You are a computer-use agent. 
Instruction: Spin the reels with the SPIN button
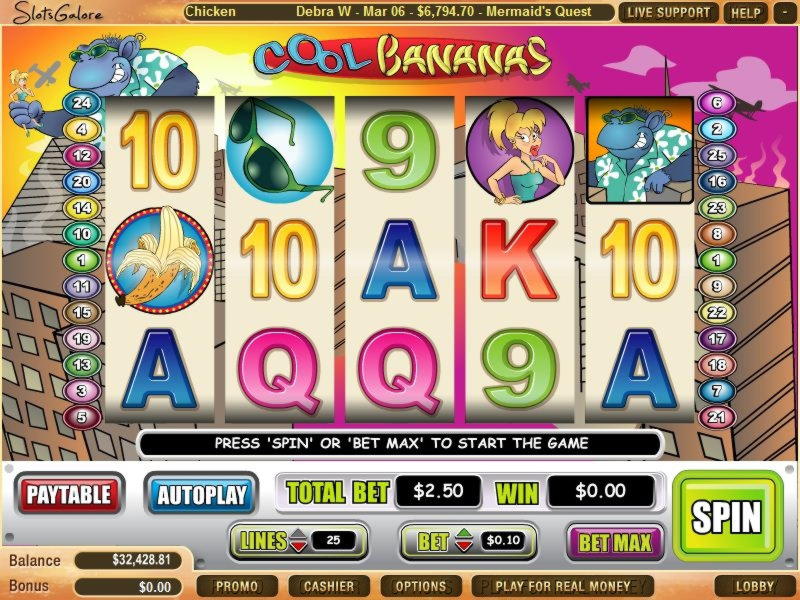[x=726, y=516]
